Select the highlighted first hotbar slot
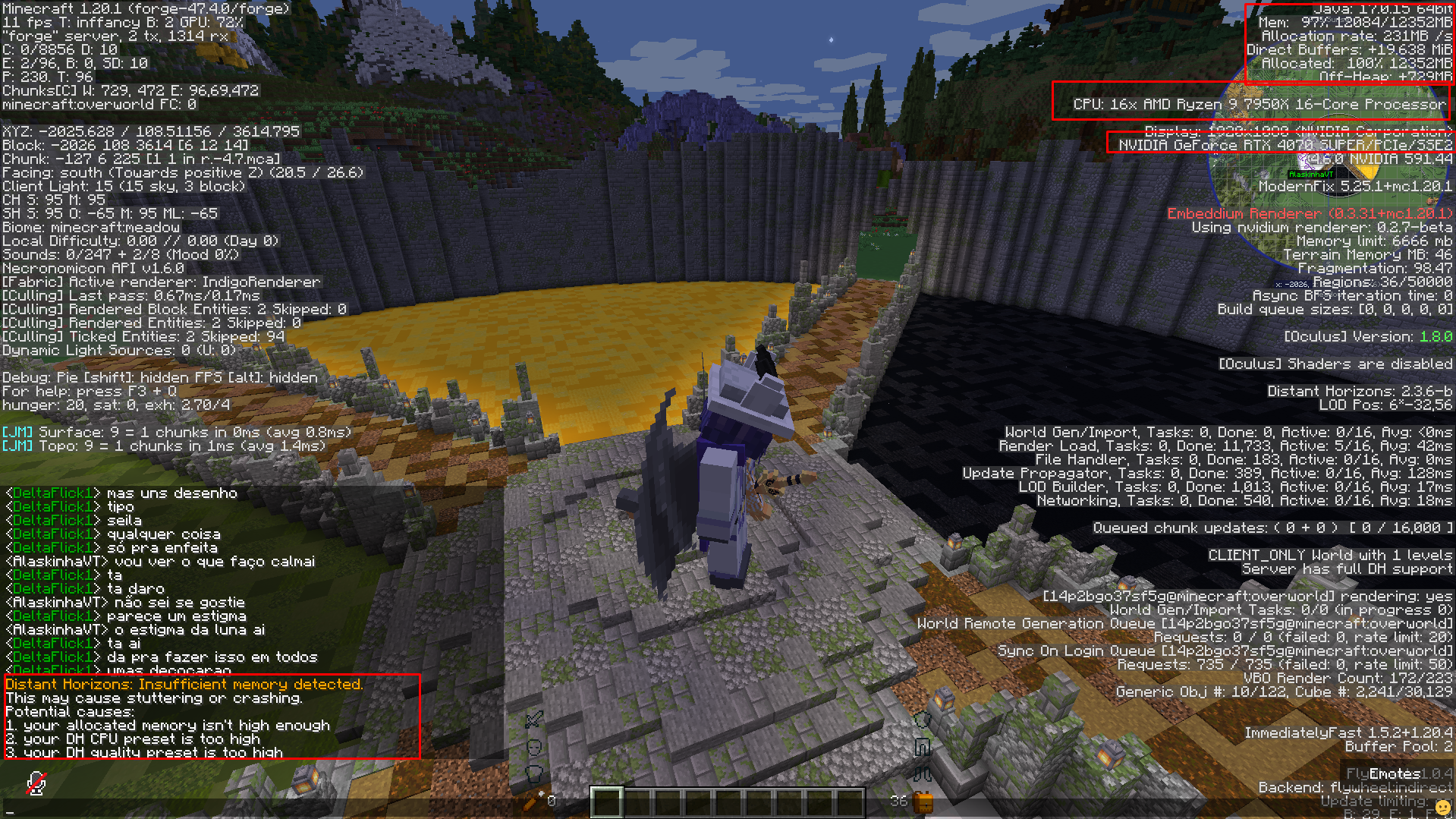The height and width of the screenshot is (819, 1456). point(607,802)
